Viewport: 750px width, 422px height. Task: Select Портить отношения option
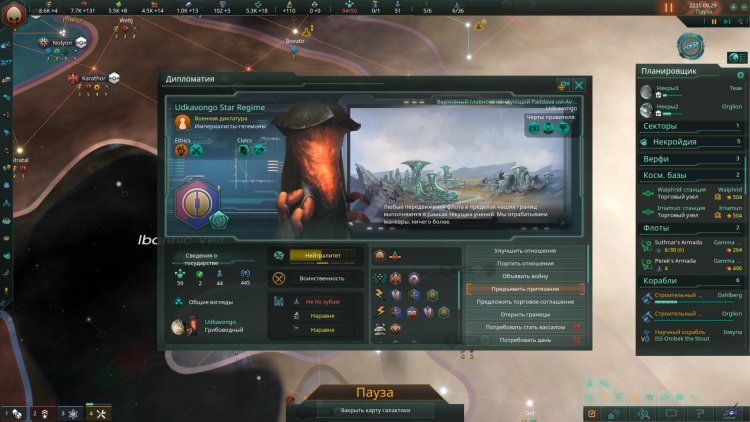pyautogui.click(x=524, y=263)
